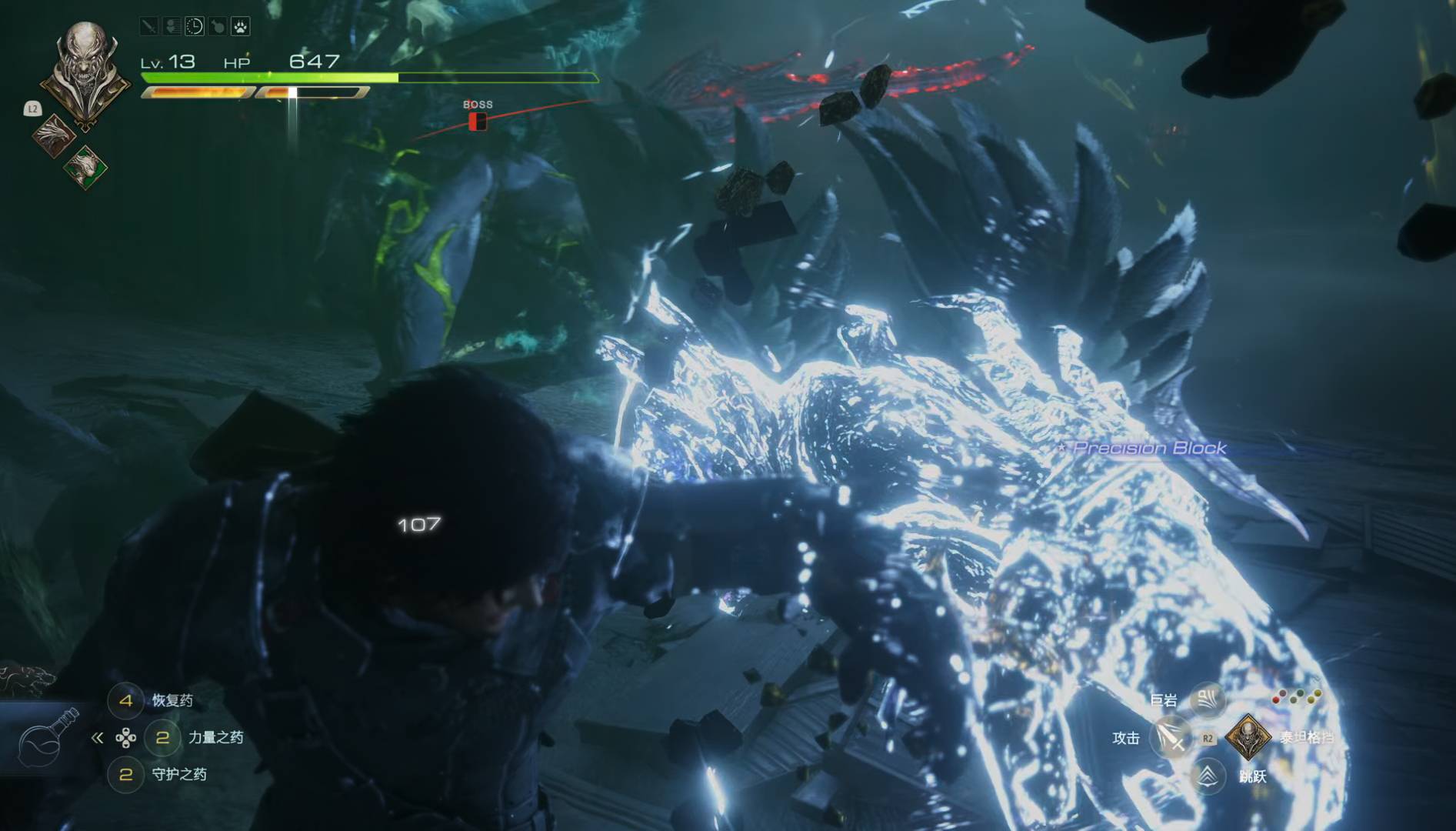Viewport: 1456px width, 831px height.
Task: Activate the 跳跃 jump icon
Action: pos(1208,776)
